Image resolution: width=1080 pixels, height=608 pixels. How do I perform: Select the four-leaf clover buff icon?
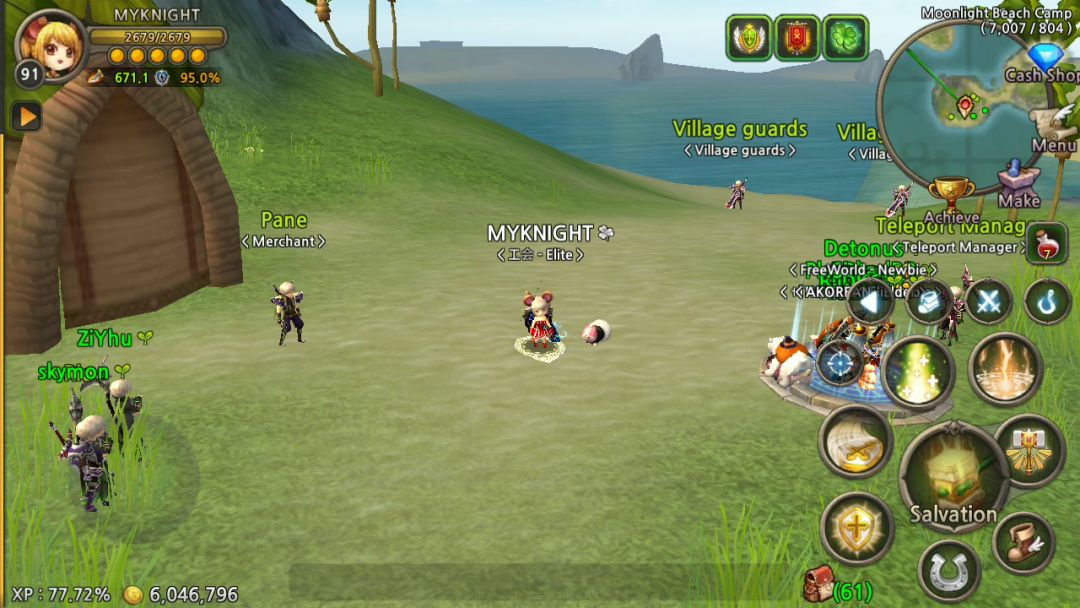(845, 38)
